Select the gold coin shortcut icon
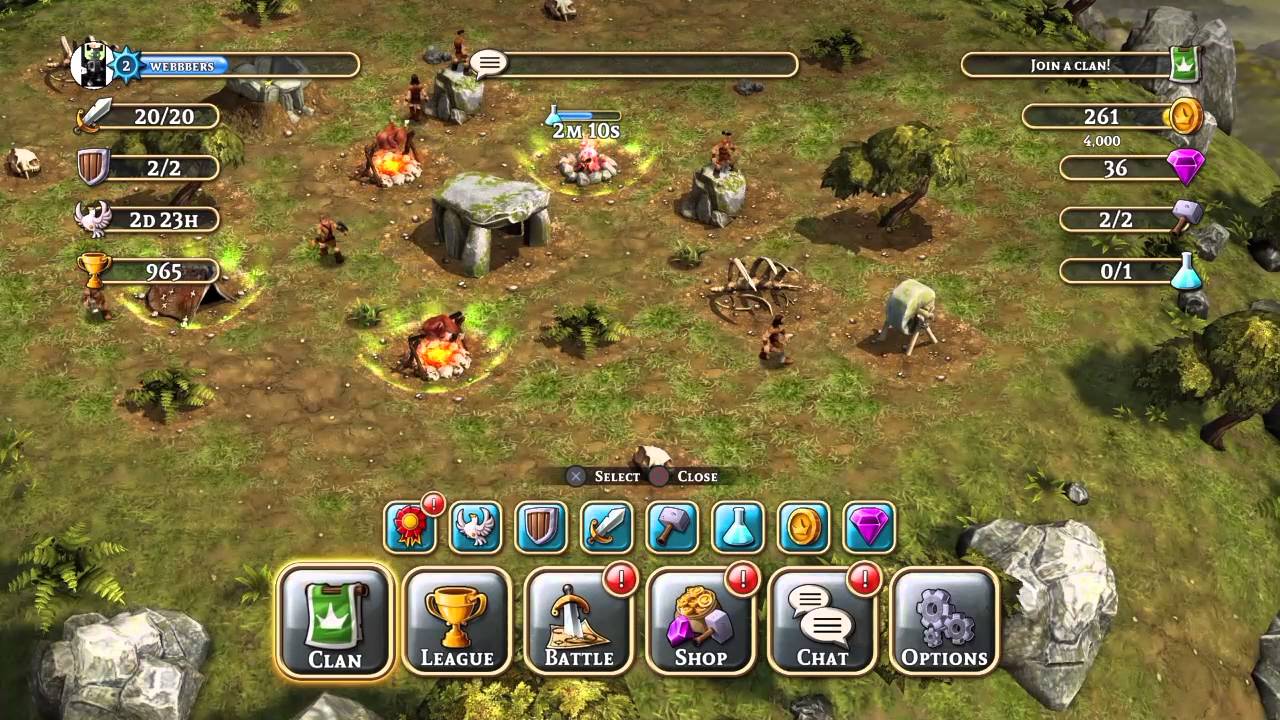 (804, 527)
